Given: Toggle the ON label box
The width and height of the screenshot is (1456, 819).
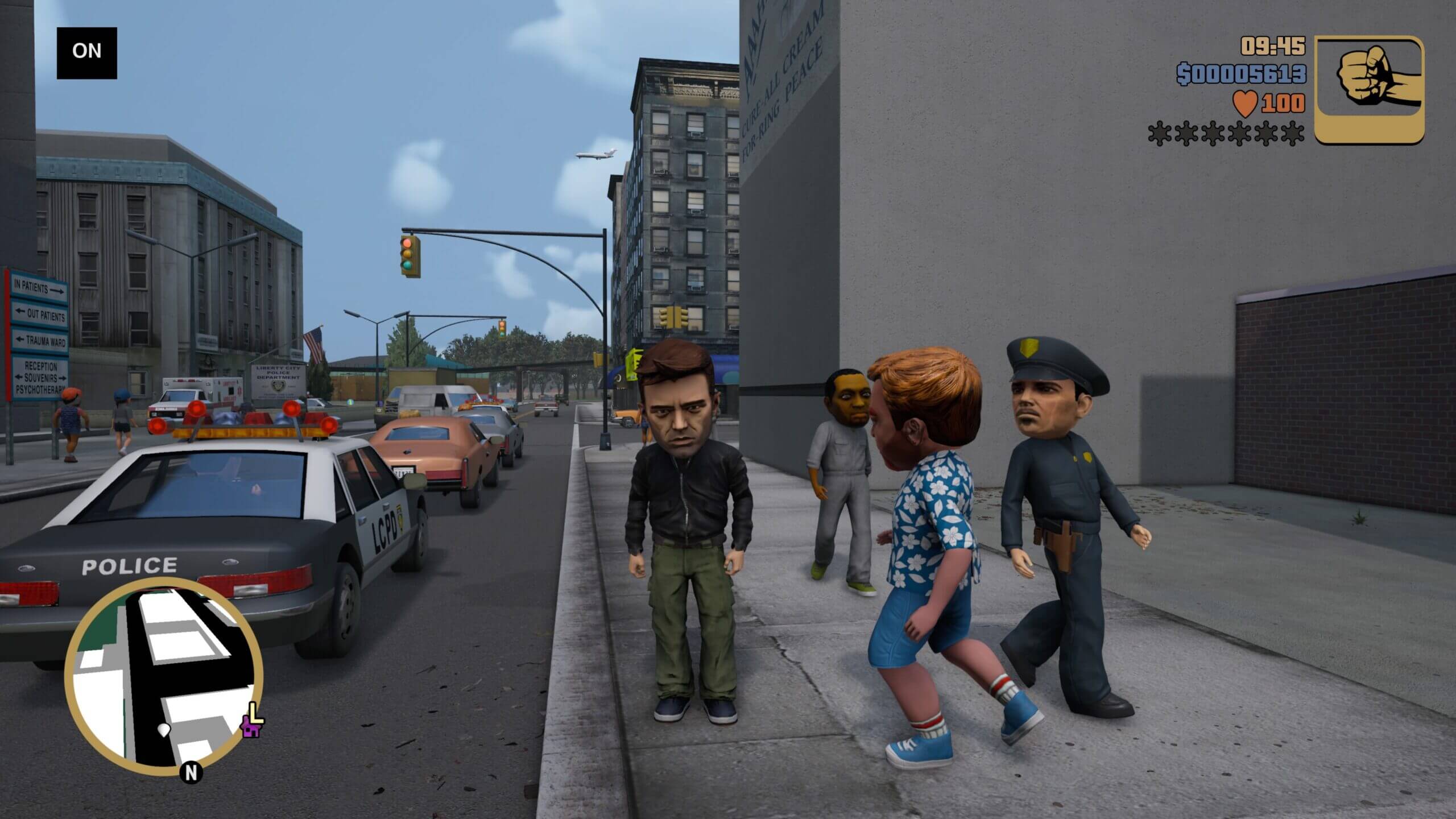Looking at the screenshot, I should (x=86, y=52).
